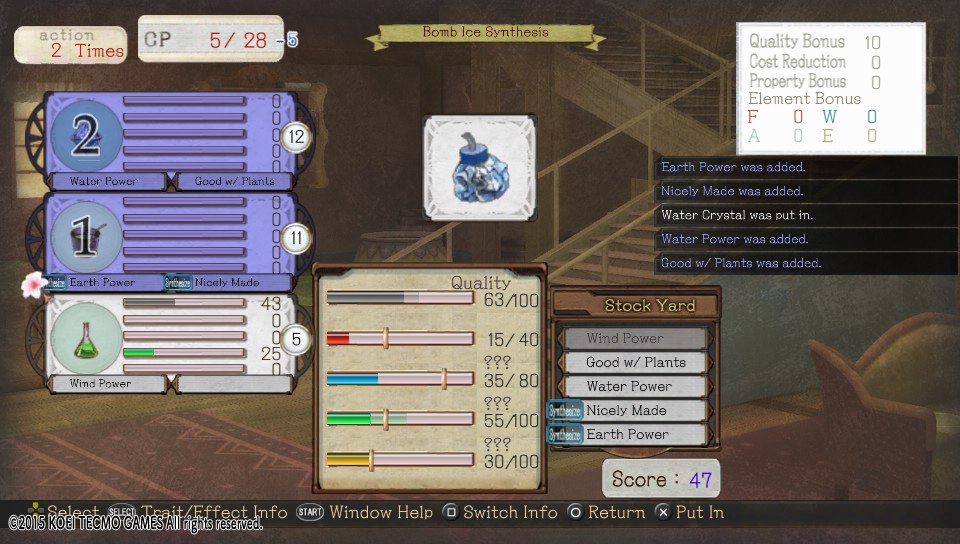Select Wind Power in the Stock Yard
Image resolution: width=960 pixels, height=544 pixels.
(x=634, y=339)
